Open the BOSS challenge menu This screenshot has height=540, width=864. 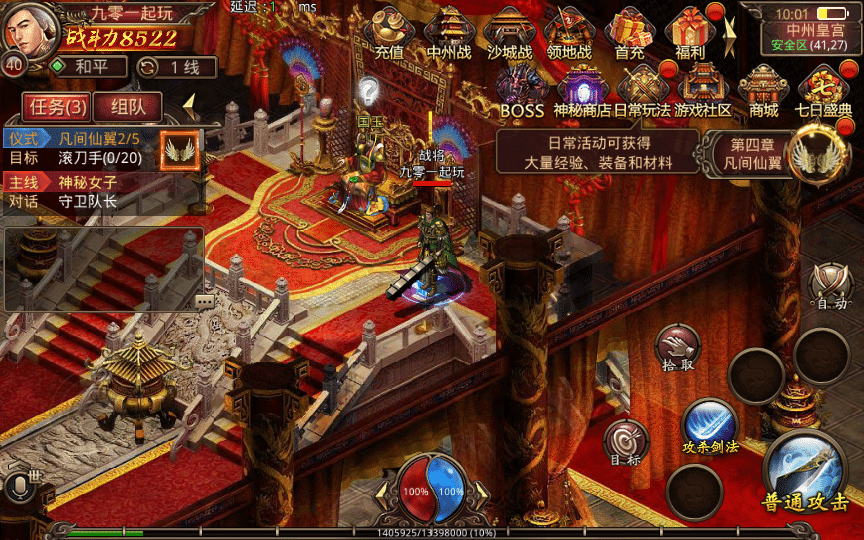pyautogui.click(x=521, y=90)
